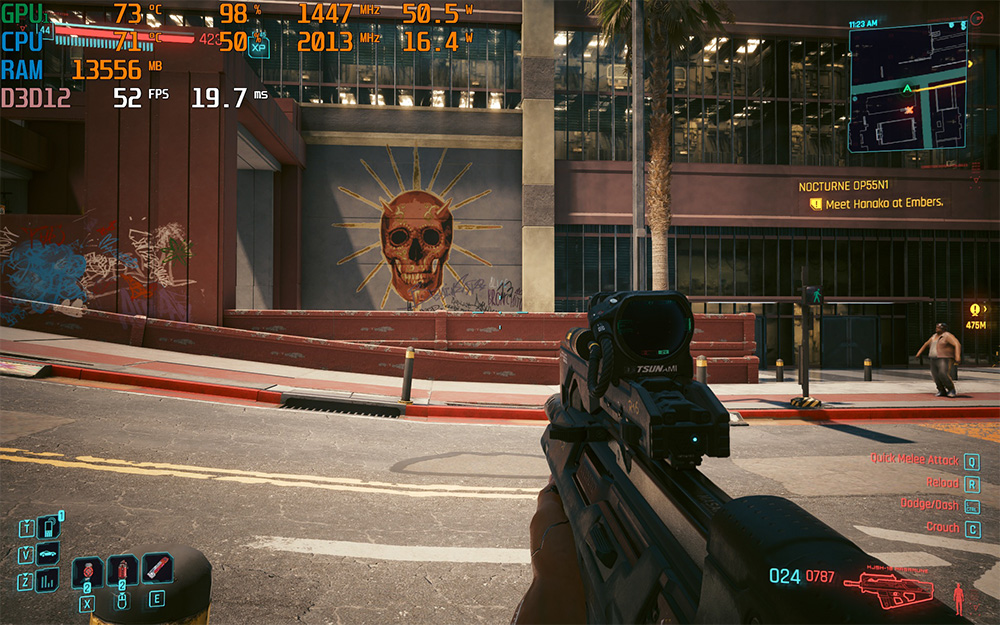Open the radio equalizer bars icon
The height and width of the screenshot is (625, 1000).
[x=48, y=581]
